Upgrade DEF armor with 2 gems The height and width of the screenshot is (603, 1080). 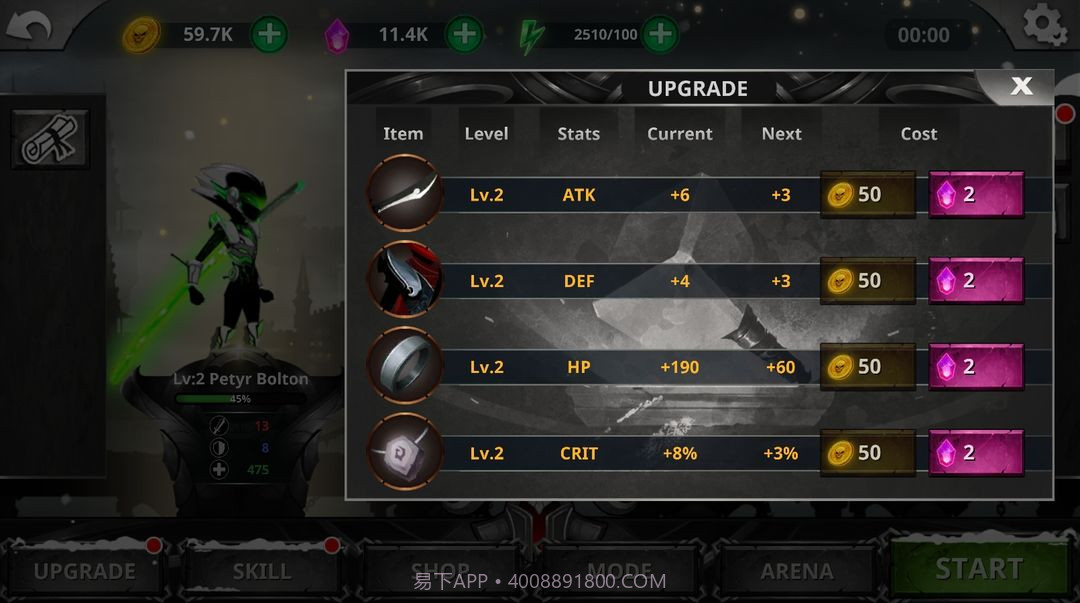[x=976, y=281]
